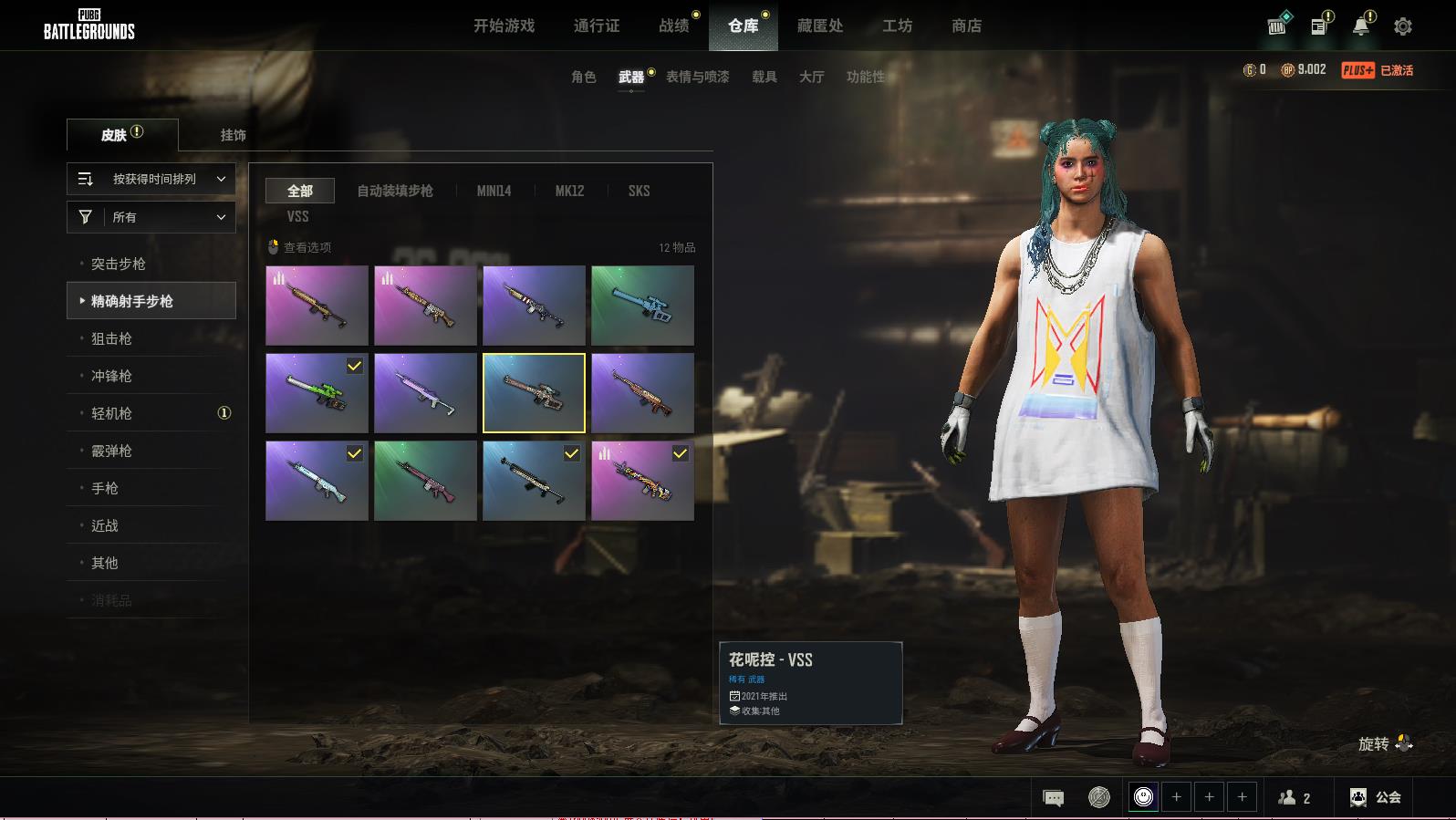
Task: Open the chat bubble icon
Action: click(1053, 798)
